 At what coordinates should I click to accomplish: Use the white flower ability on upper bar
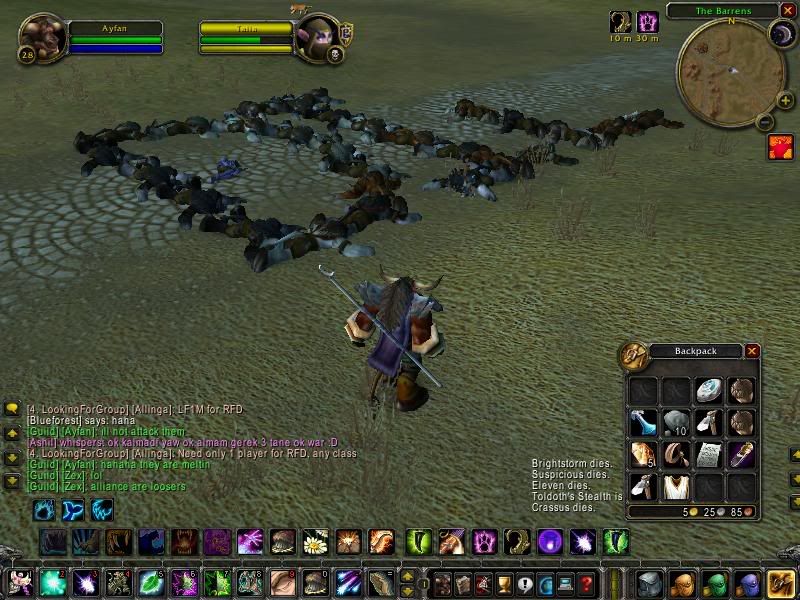tap(316, 543)
